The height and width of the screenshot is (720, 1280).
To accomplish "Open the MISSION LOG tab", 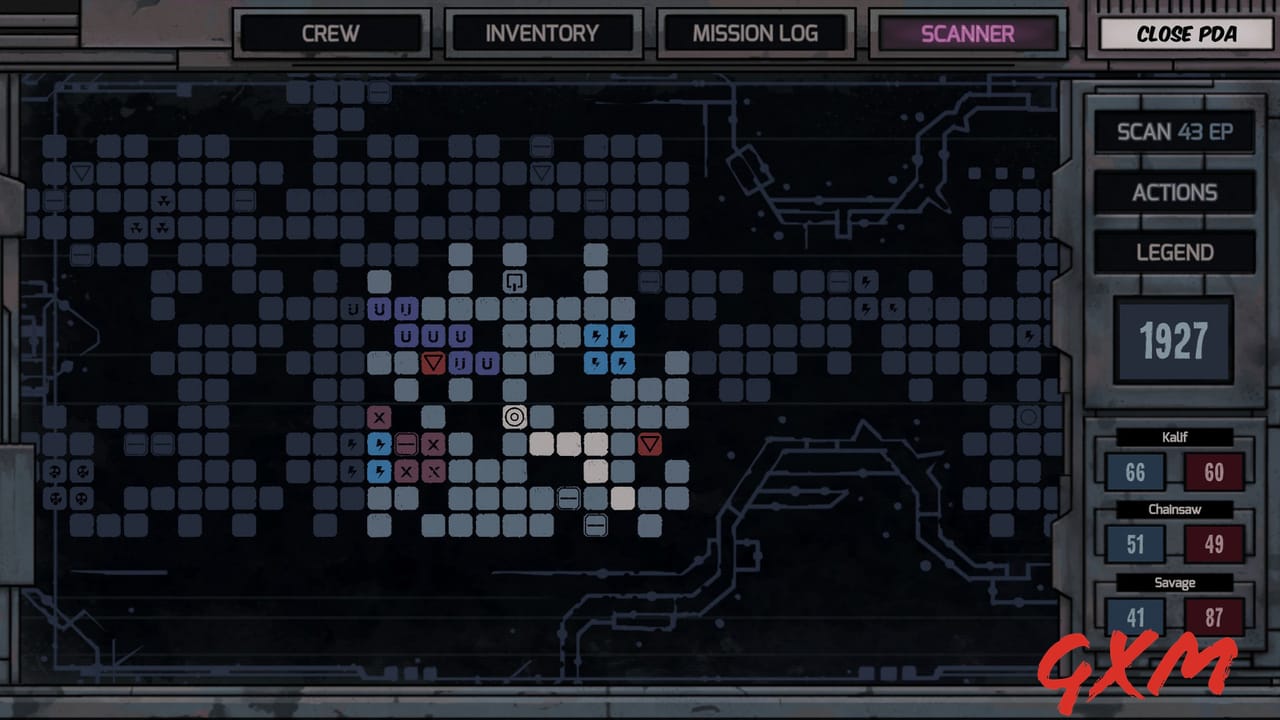I will pos(755,33).
